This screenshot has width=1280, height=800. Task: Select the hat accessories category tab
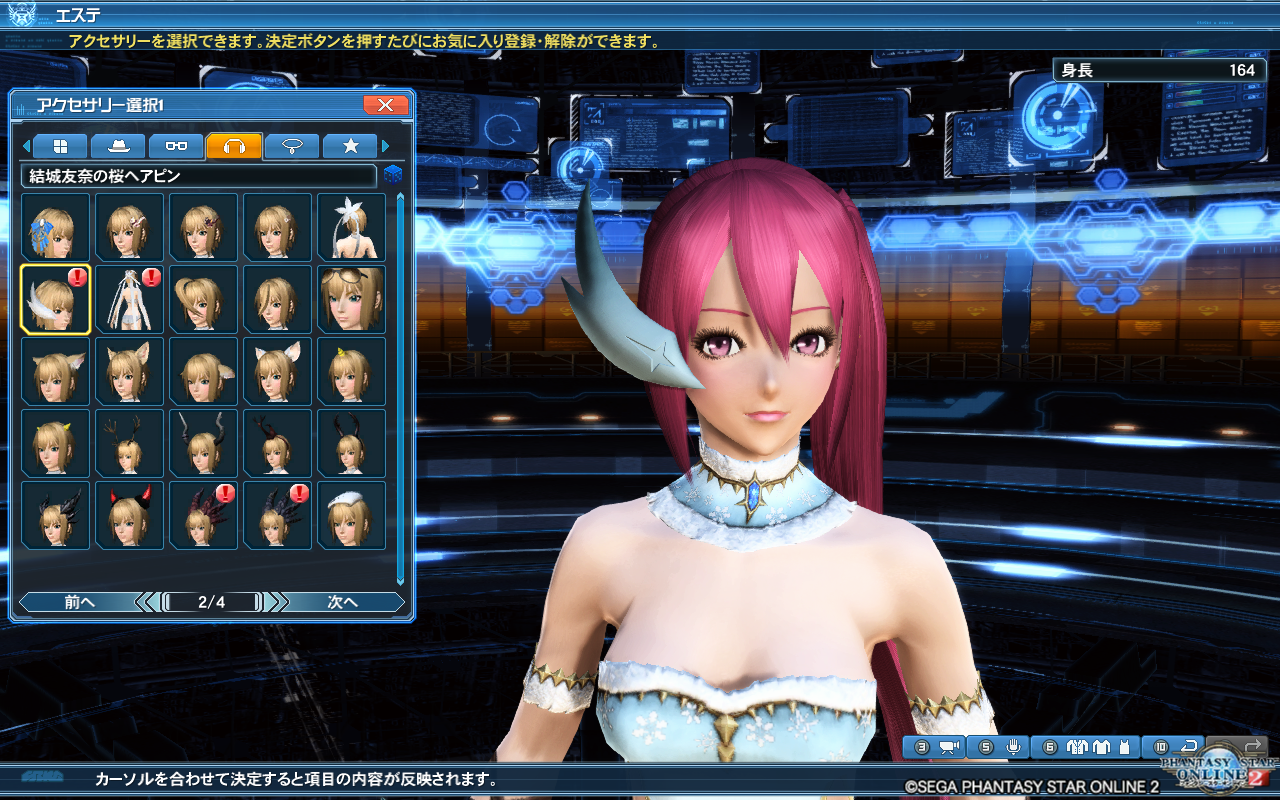[117, 145]
